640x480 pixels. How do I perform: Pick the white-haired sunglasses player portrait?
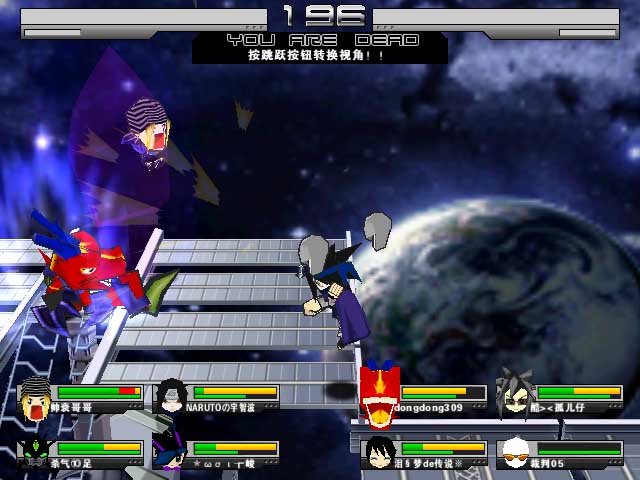click(516, 453)
